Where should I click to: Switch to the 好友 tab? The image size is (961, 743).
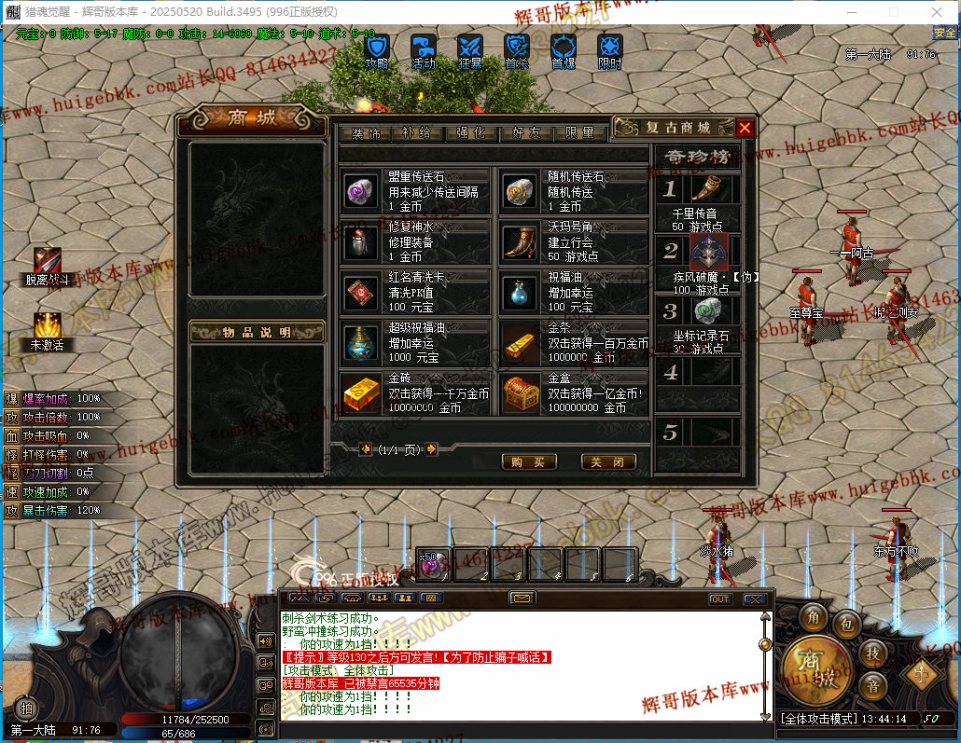(x=526, y=133)
